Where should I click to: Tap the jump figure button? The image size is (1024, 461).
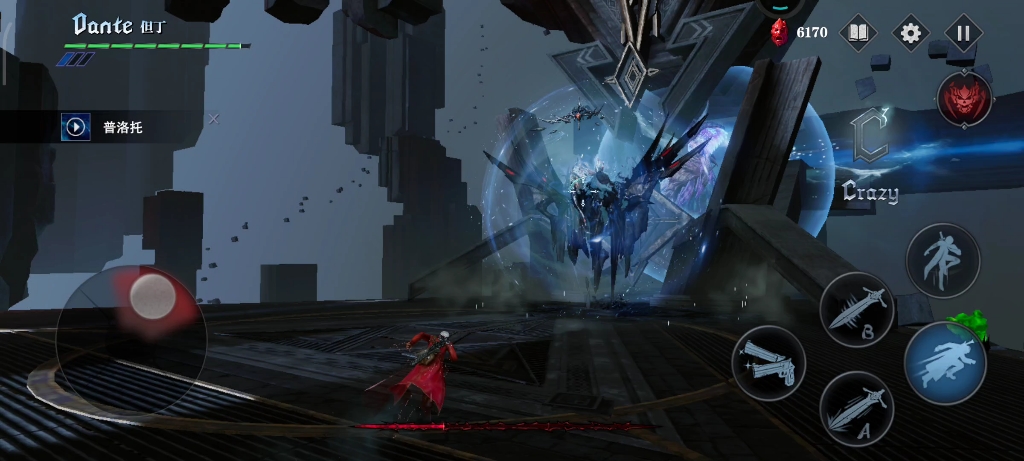point(942,260)
